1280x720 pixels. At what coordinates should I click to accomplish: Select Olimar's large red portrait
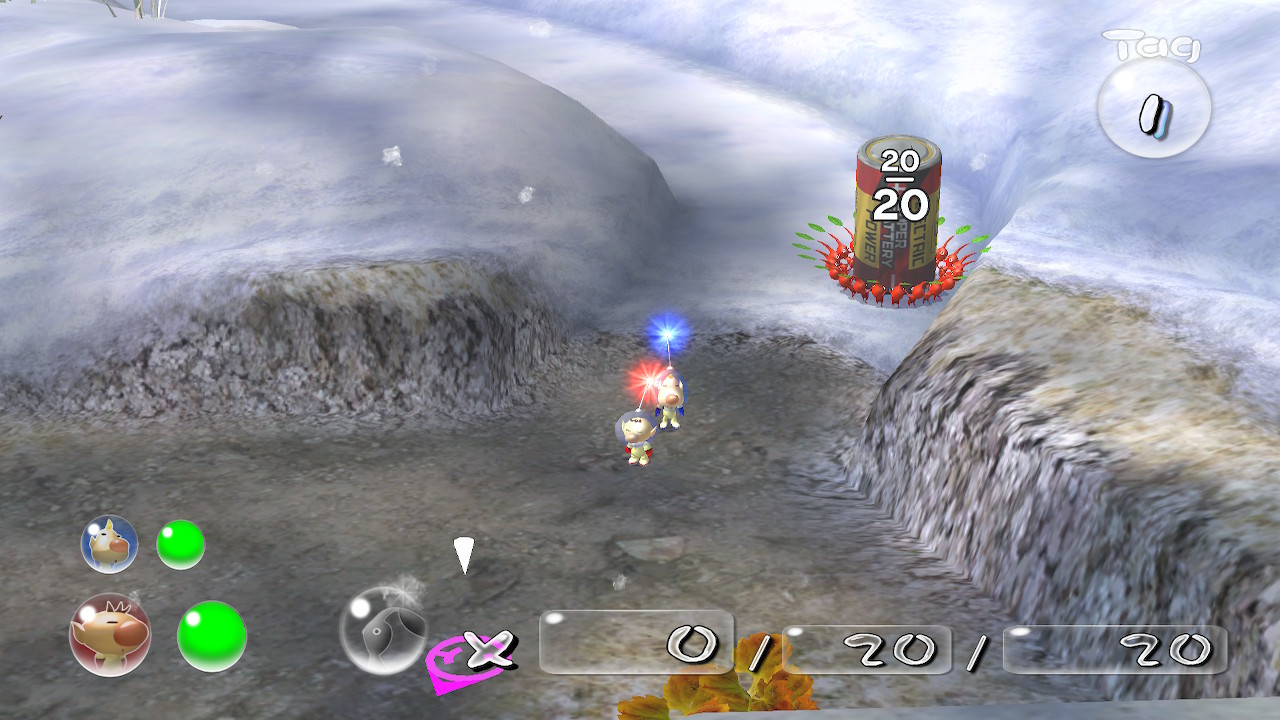[x=110, y=634]
